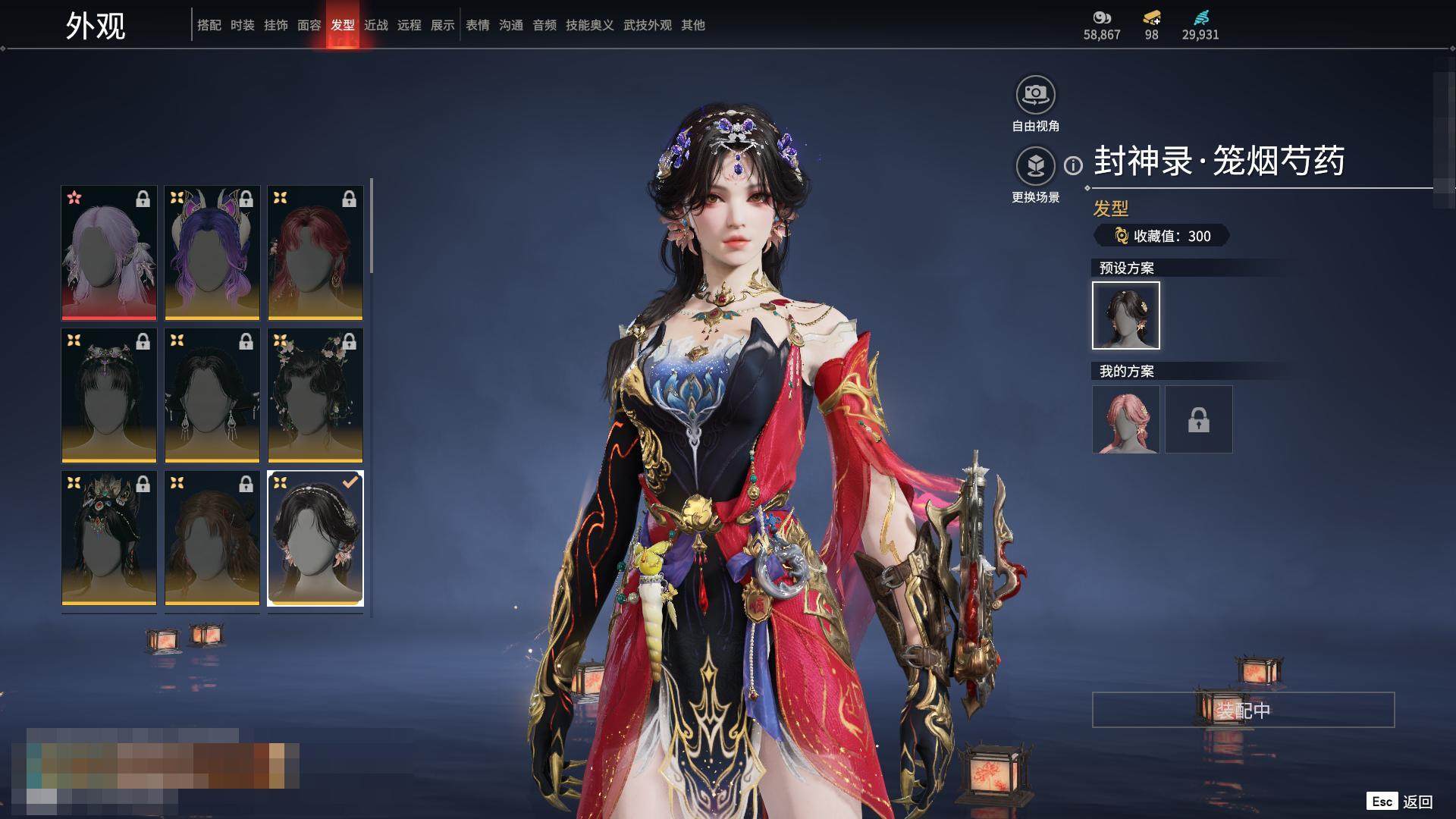Pick the red wavy hairstyle thumbnail

[315, 253]
